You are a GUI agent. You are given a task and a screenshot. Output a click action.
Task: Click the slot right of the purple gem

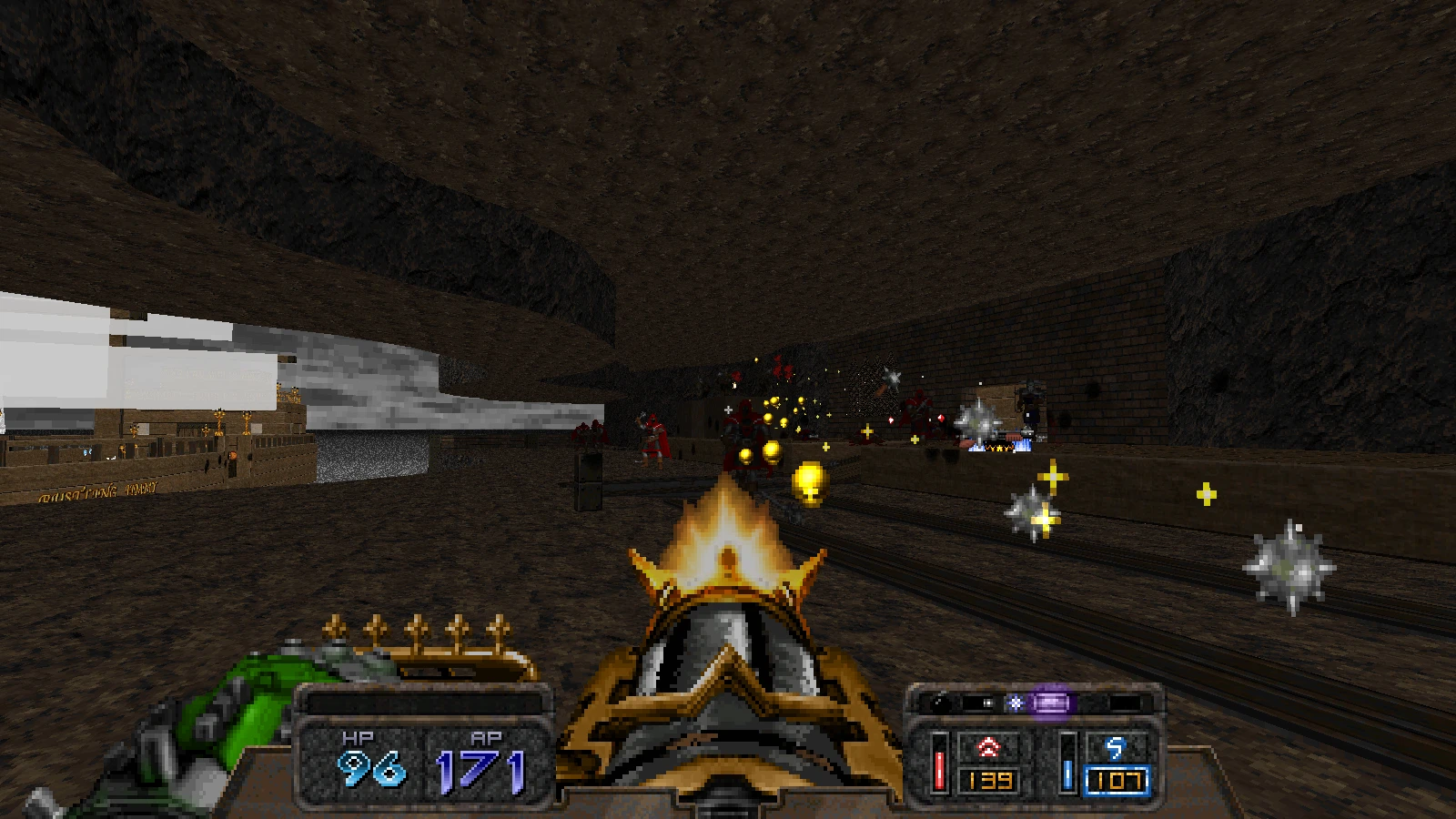tap(1088, 703)
